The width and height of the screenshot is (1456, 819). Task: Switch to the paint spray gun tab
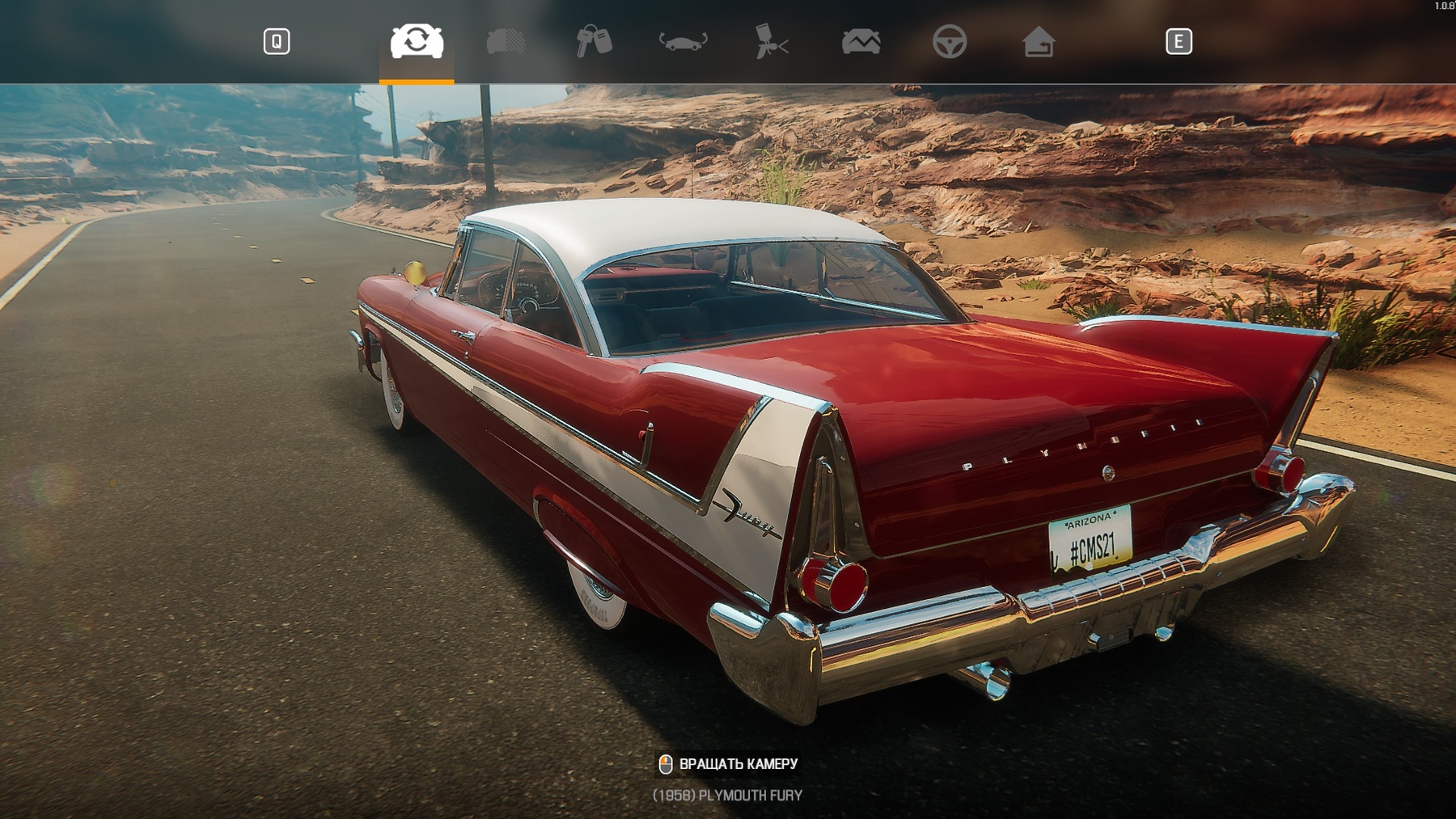[x=772, y=41]
